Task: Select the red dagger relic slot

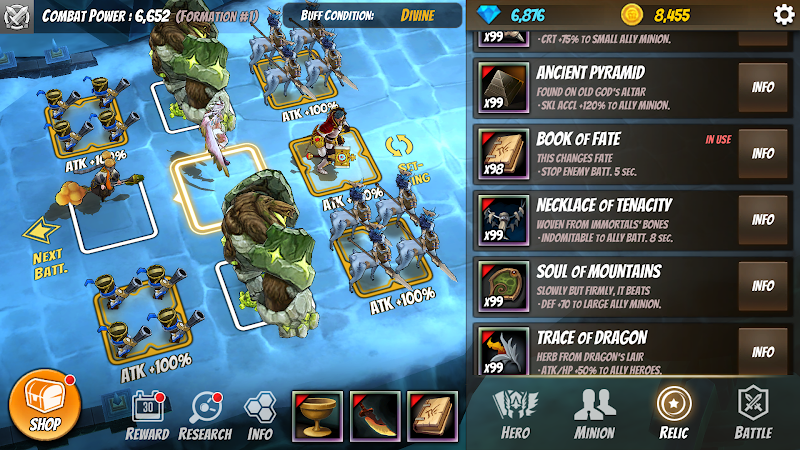Action: pyautogui.click(x=375, y=415)
